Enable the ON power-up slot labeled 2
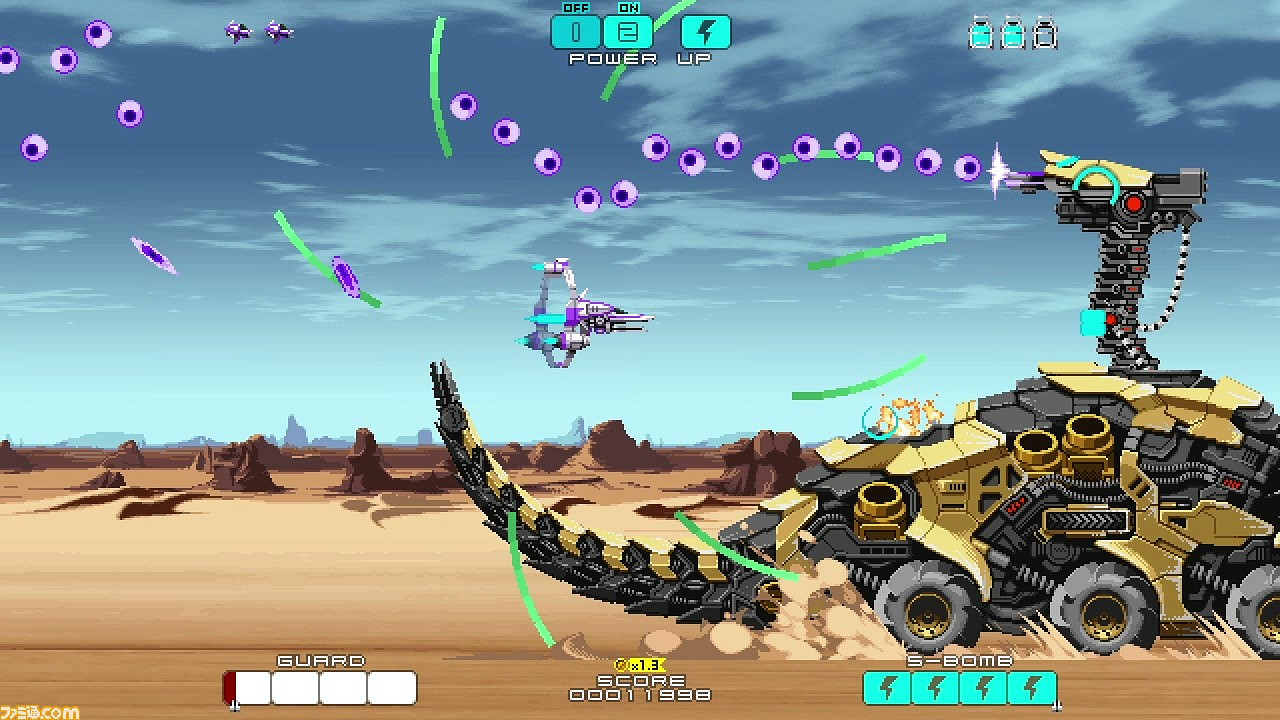1280x720 pixels. (x=625, y=32)
